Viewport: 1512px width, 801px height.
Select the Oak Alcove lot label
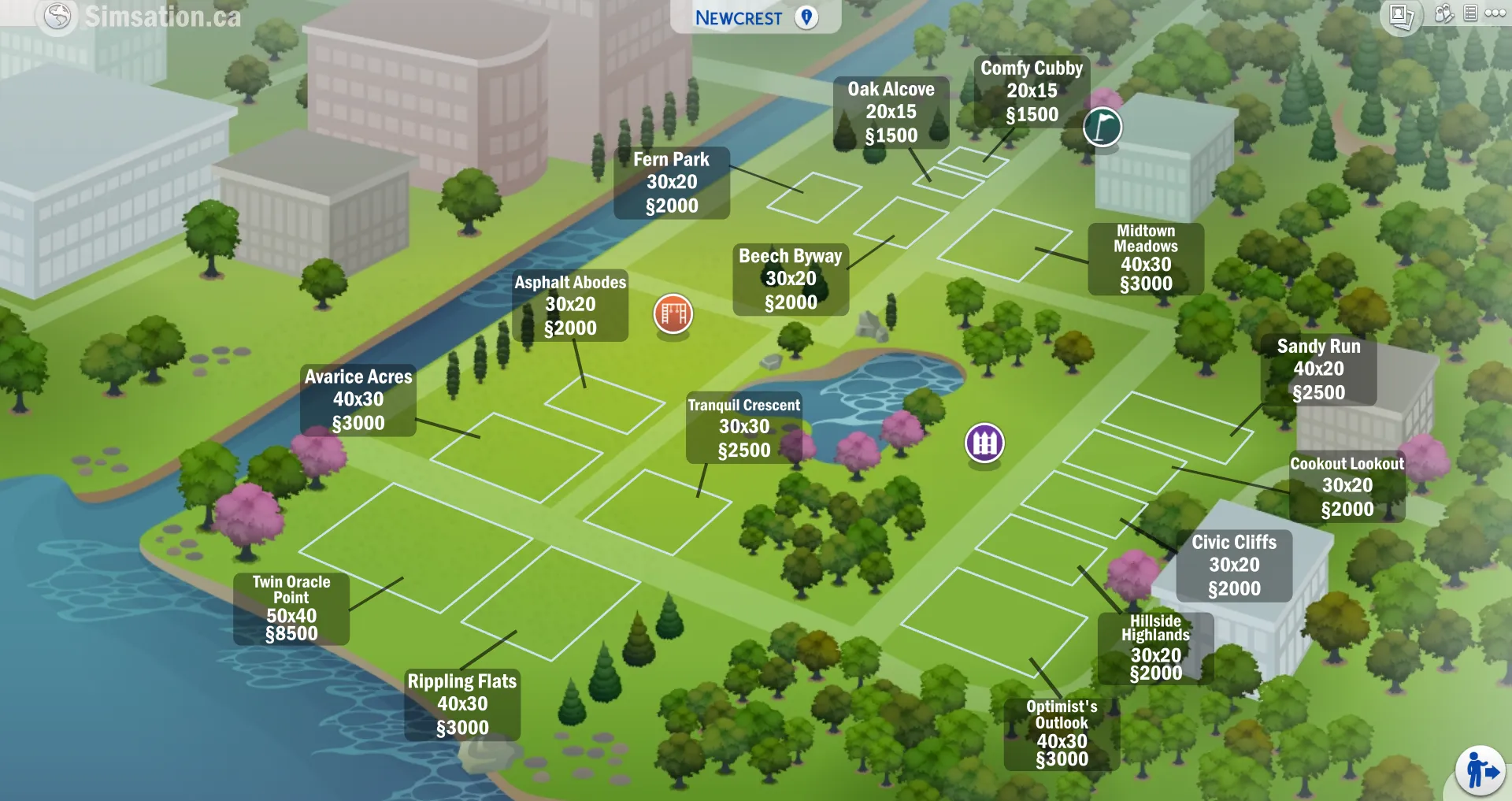point(891,113)
